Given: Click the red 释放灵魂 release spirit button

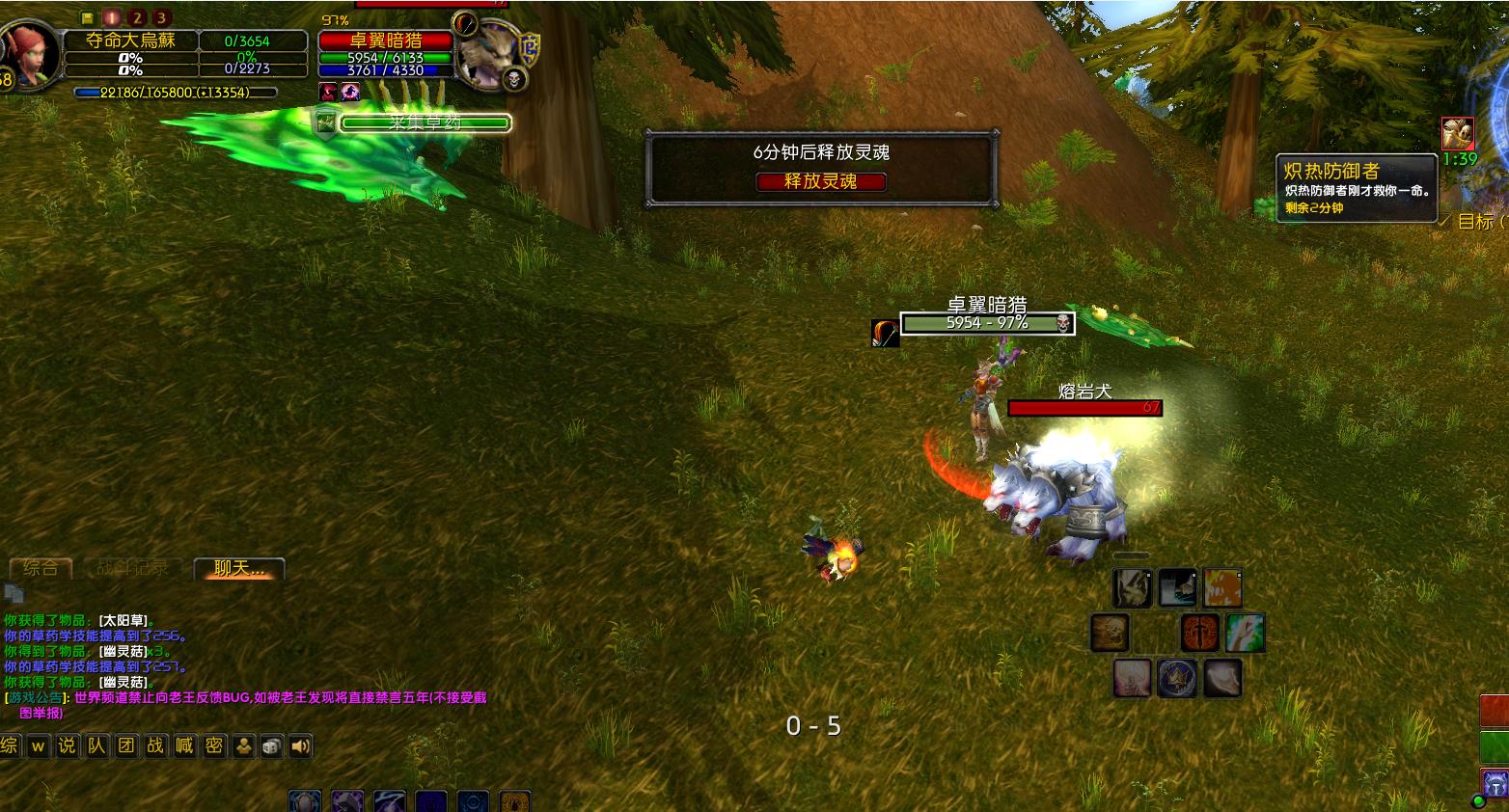Looking at the screenshot, I should click(820, 181).
